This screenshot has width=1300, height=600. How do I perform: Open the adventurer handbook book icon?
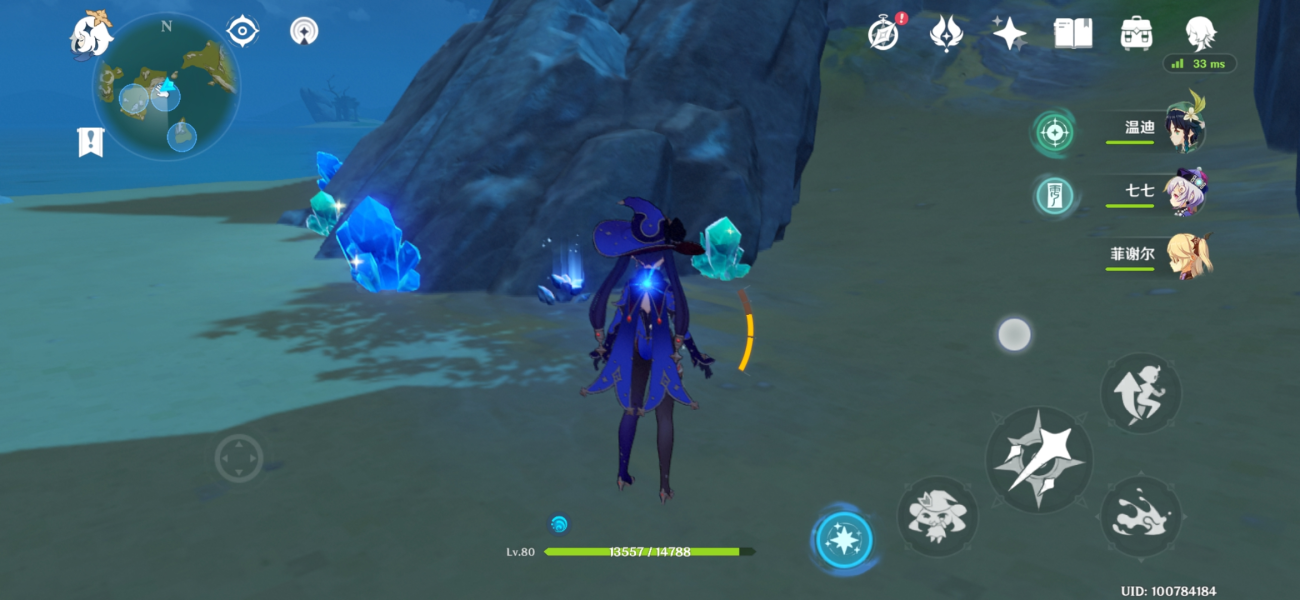coord(1072,33)
